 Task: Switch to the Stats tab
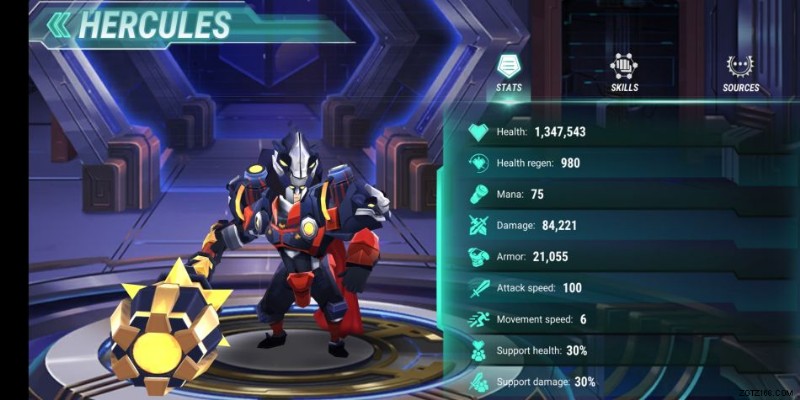pyautogui.click(x=509, y=73)
